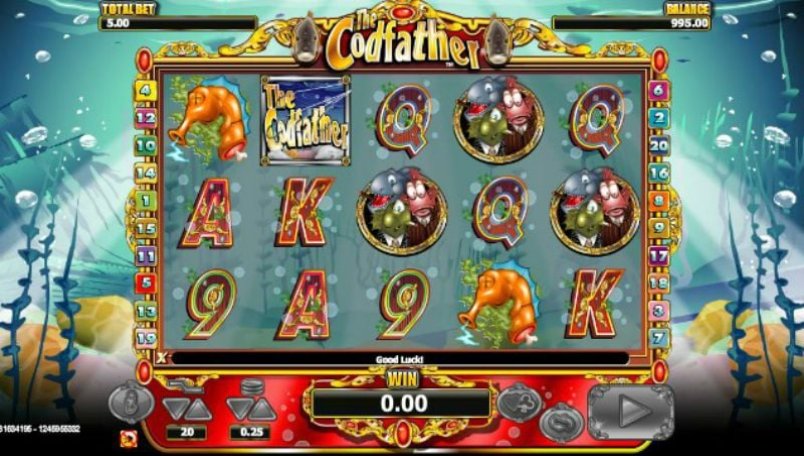The image size is (804, 456).
Task: Select payline number 7 marker
Action: pyautogui.click(x=659, y=336)
